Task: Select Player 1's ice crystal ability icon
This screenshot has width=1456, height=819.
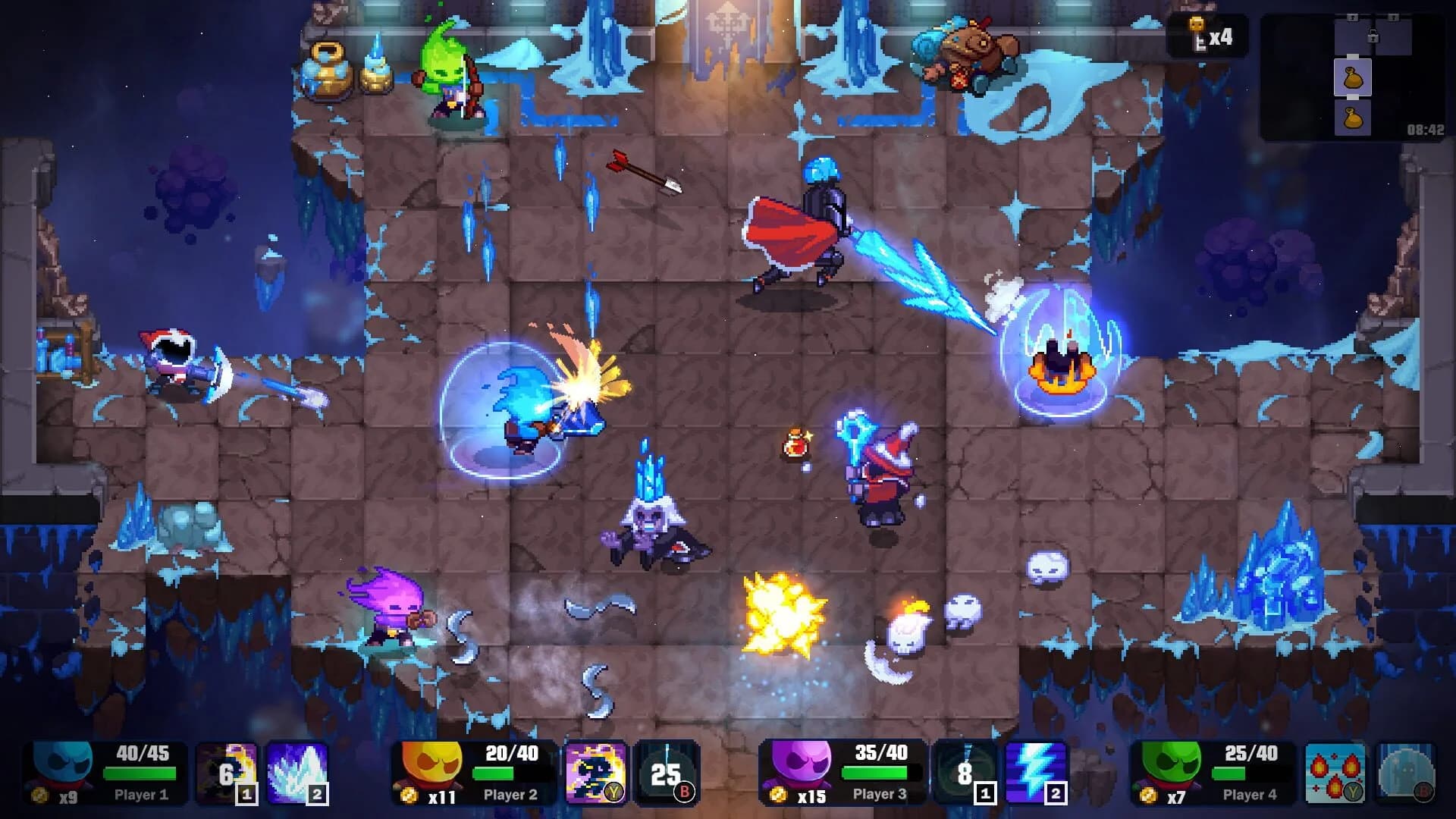Action: pyautogui.click(x=297, y=773)
